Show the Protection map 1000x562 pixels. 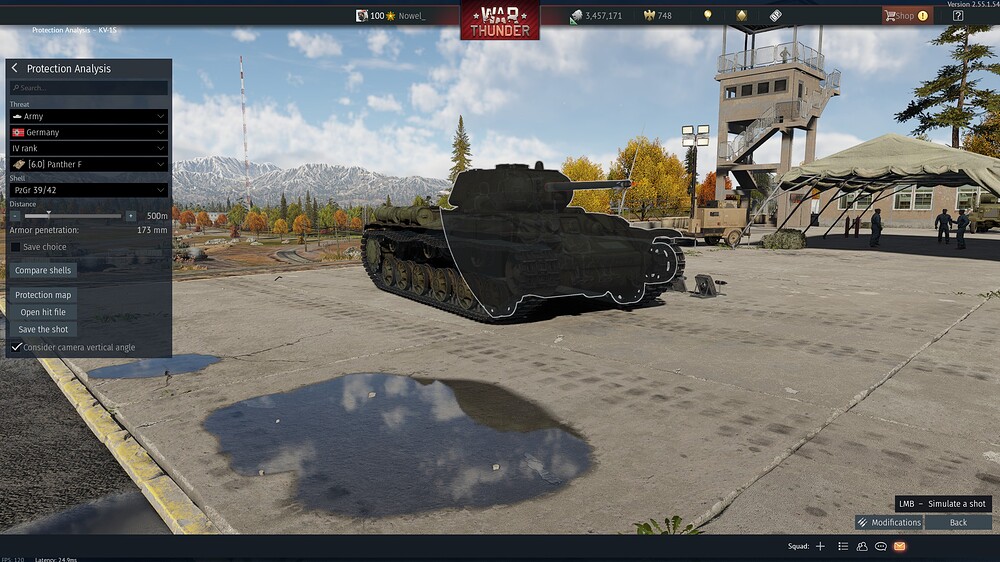43,295
